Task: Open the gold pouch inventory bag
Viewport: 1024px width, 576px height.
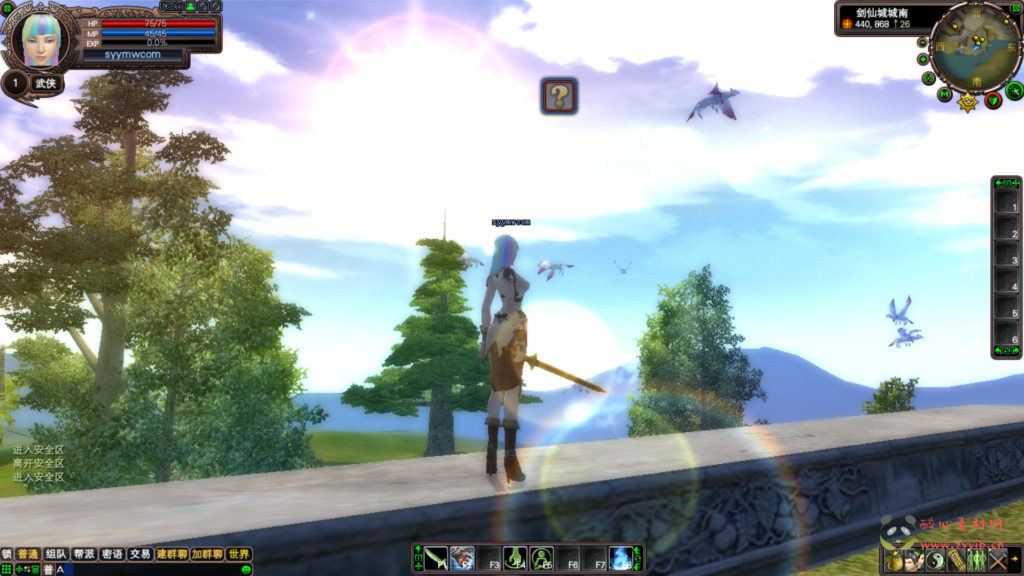Action: 894,561
